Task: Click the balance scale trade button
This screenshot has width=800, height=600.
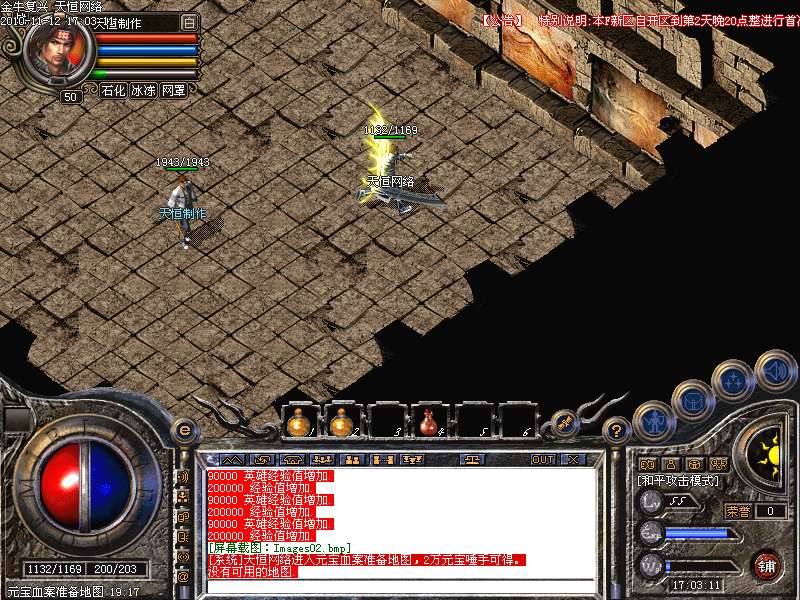Action: click(473, 459)
